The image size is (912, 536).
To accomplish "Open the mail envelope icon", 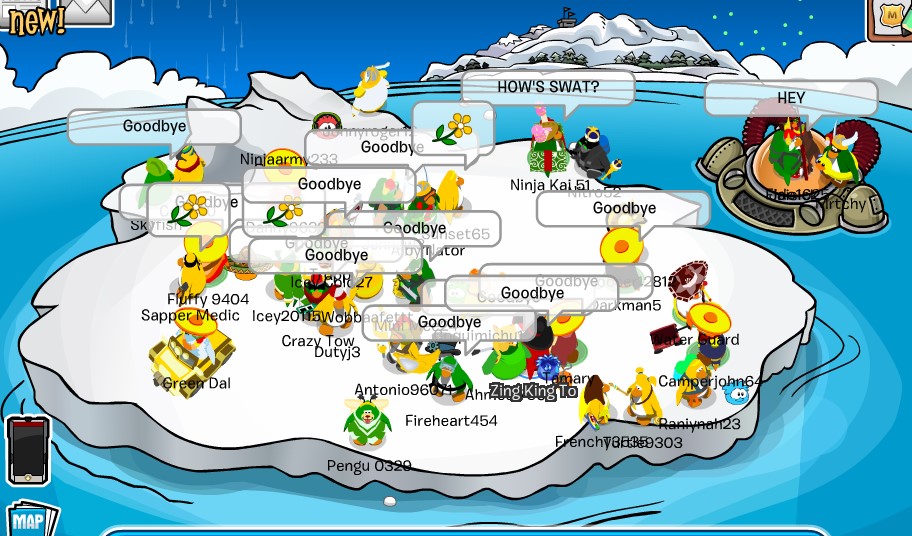I will [89, 10].
